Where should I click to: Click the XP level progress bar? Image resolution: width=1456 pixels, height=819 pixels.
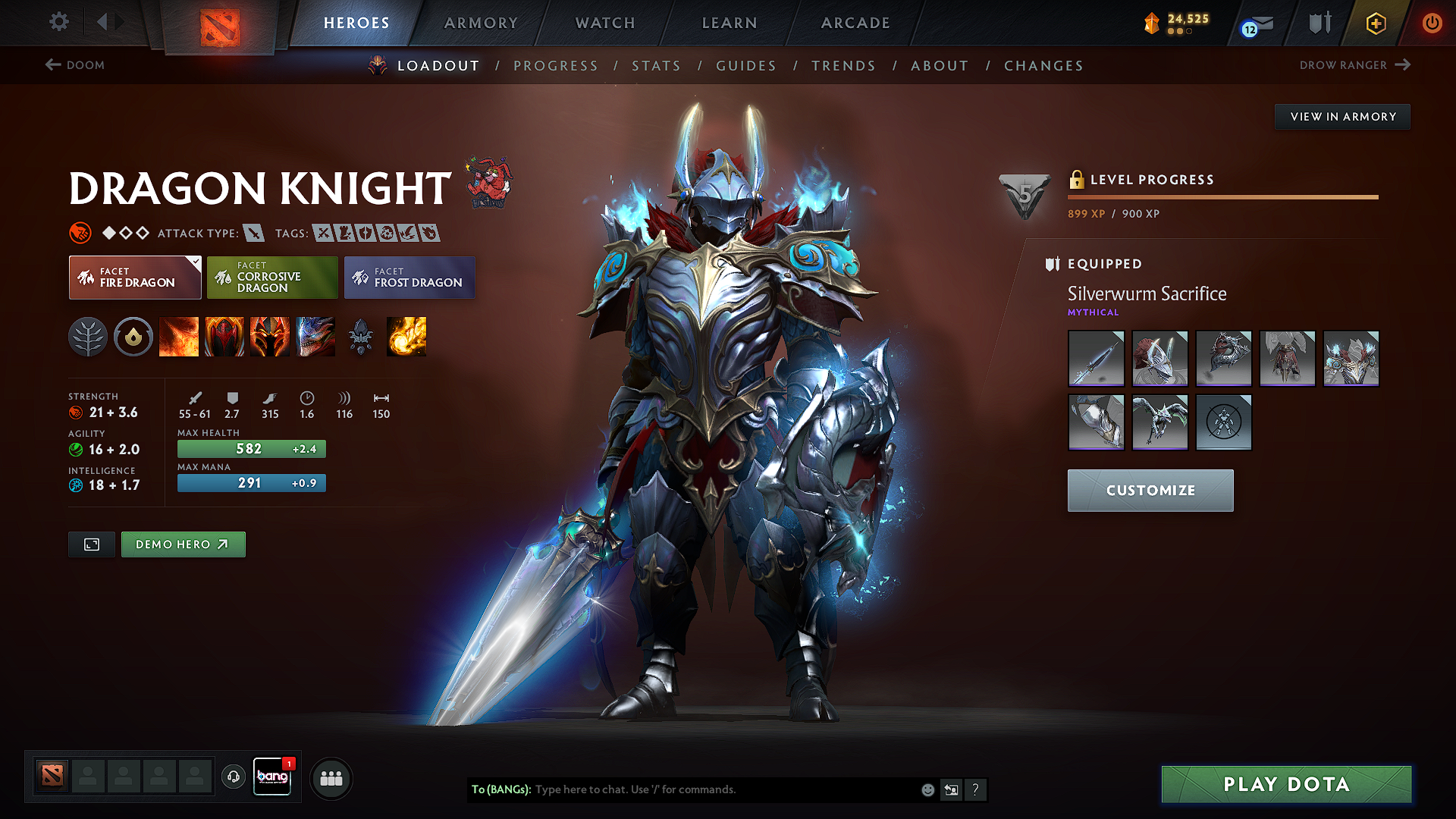tap(1222, 197)
